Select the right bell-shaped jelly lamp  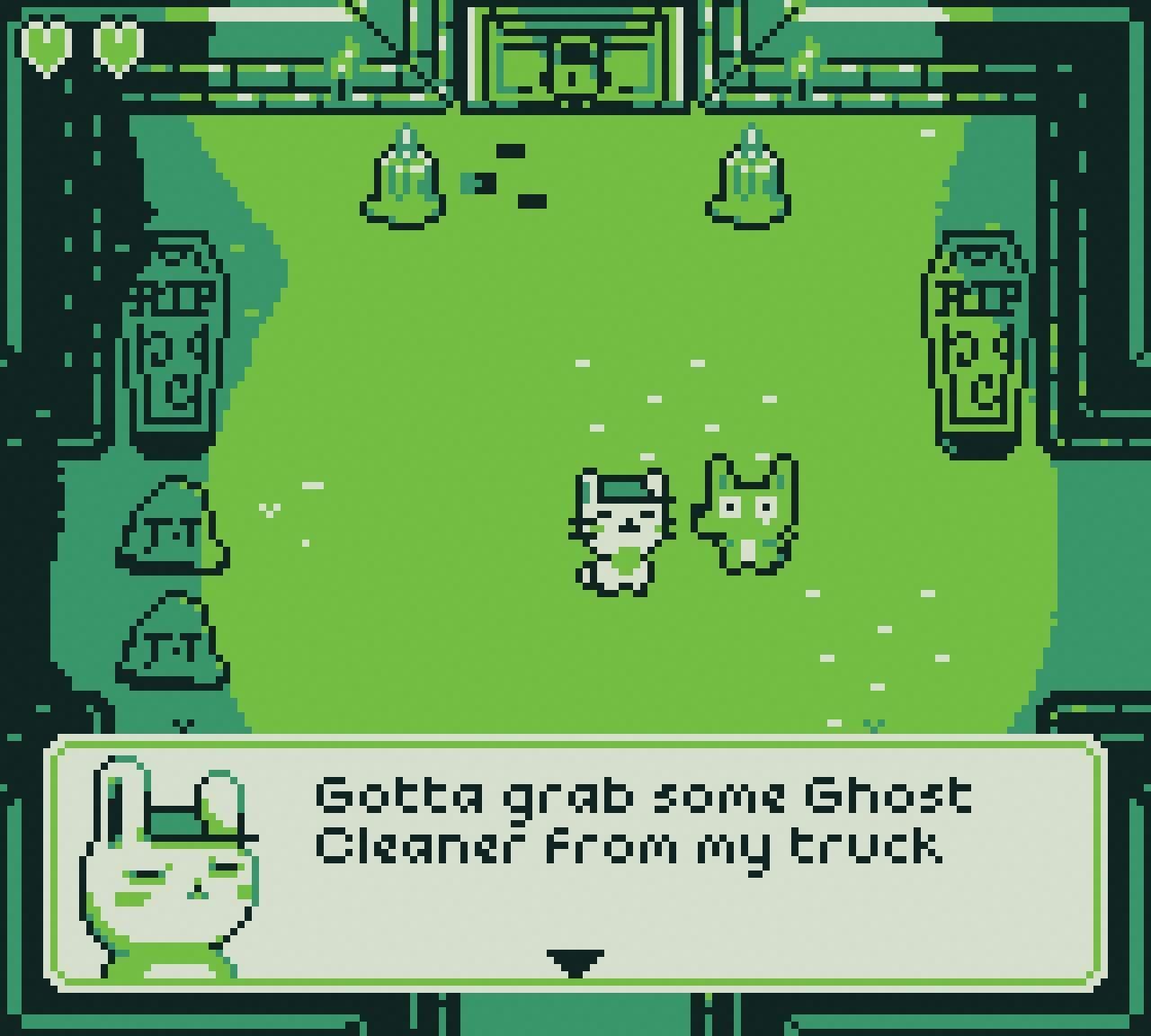click(748, 175)
